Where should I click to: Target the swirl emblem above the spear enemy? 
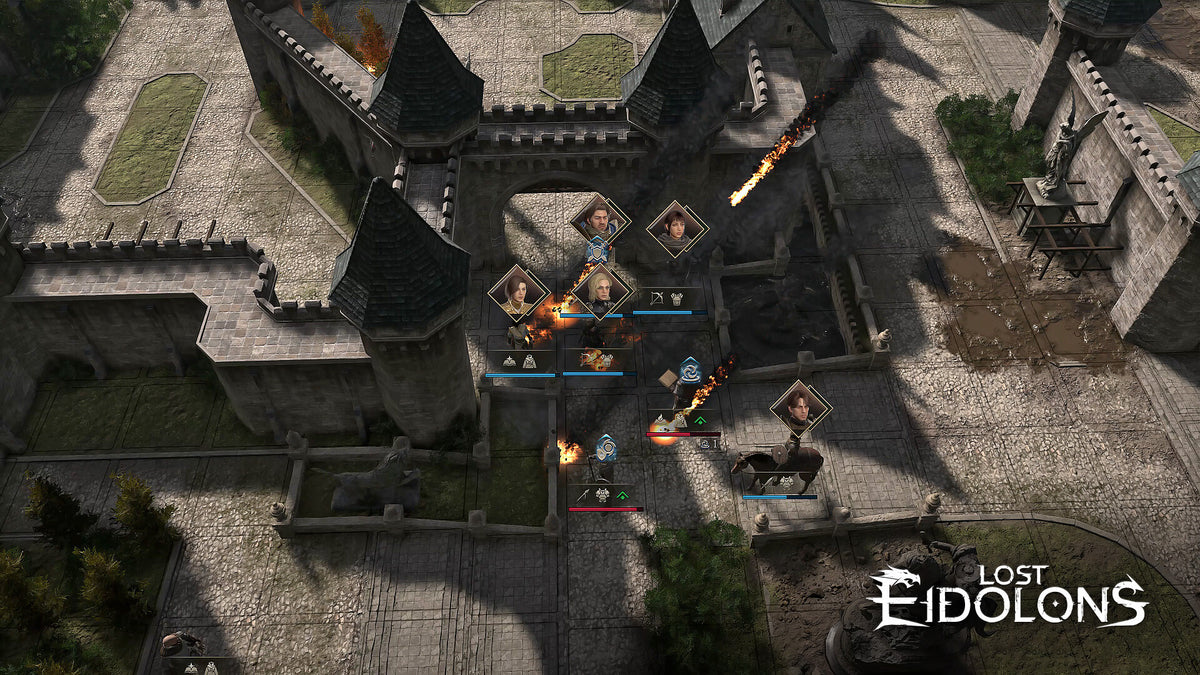(x=605, y=446)
